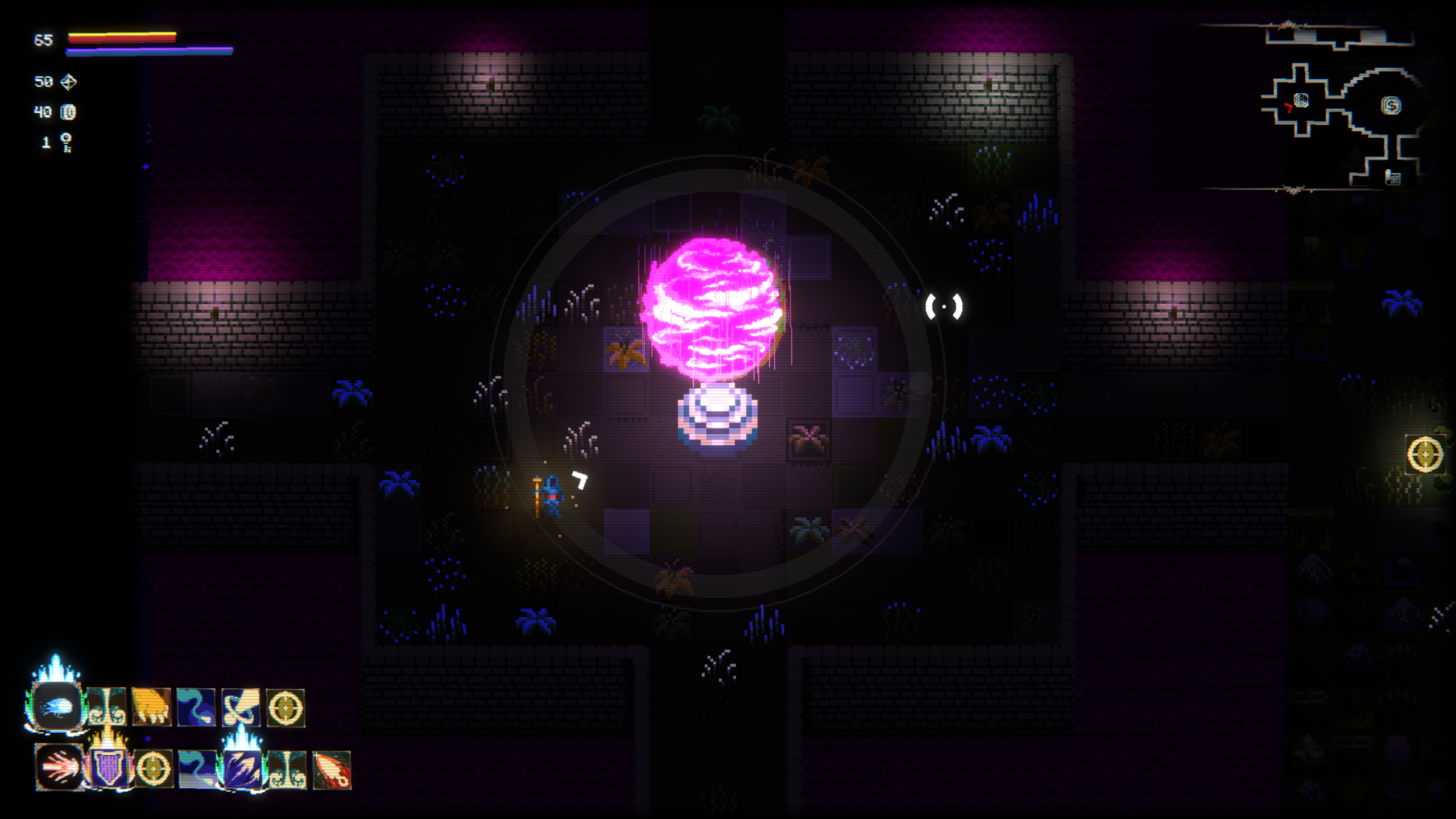Select the glowing lightning dash ability
This screenshot has height=819, width=1456.
coord(243,769)
